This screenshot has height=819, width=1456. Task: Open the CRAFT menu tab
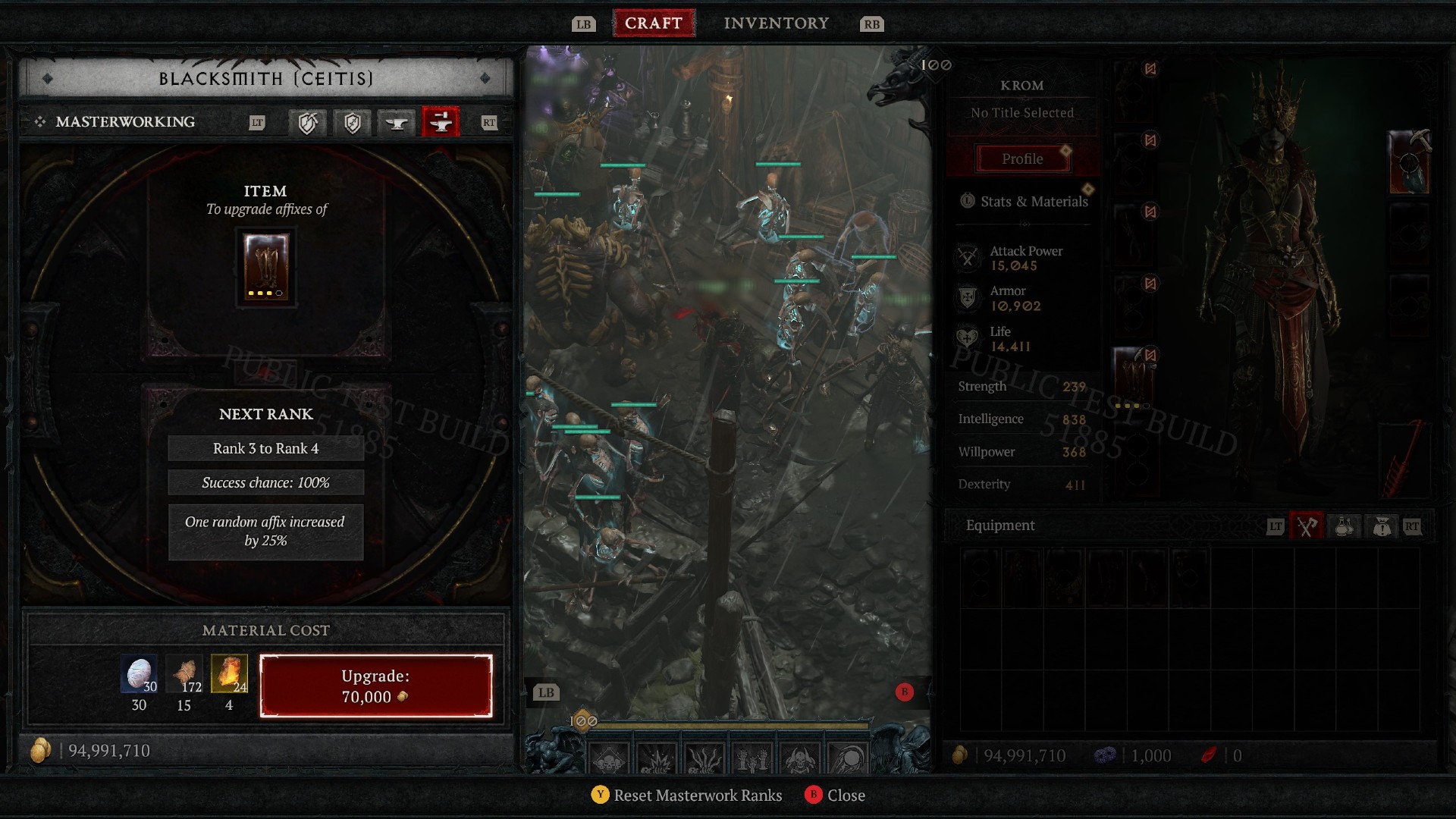click(654, 22)
